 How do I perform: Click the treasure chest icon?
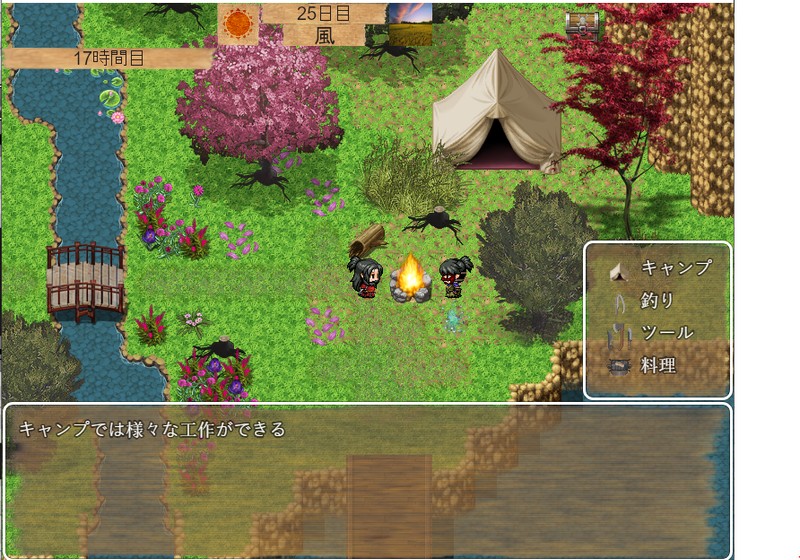[580, 25]
